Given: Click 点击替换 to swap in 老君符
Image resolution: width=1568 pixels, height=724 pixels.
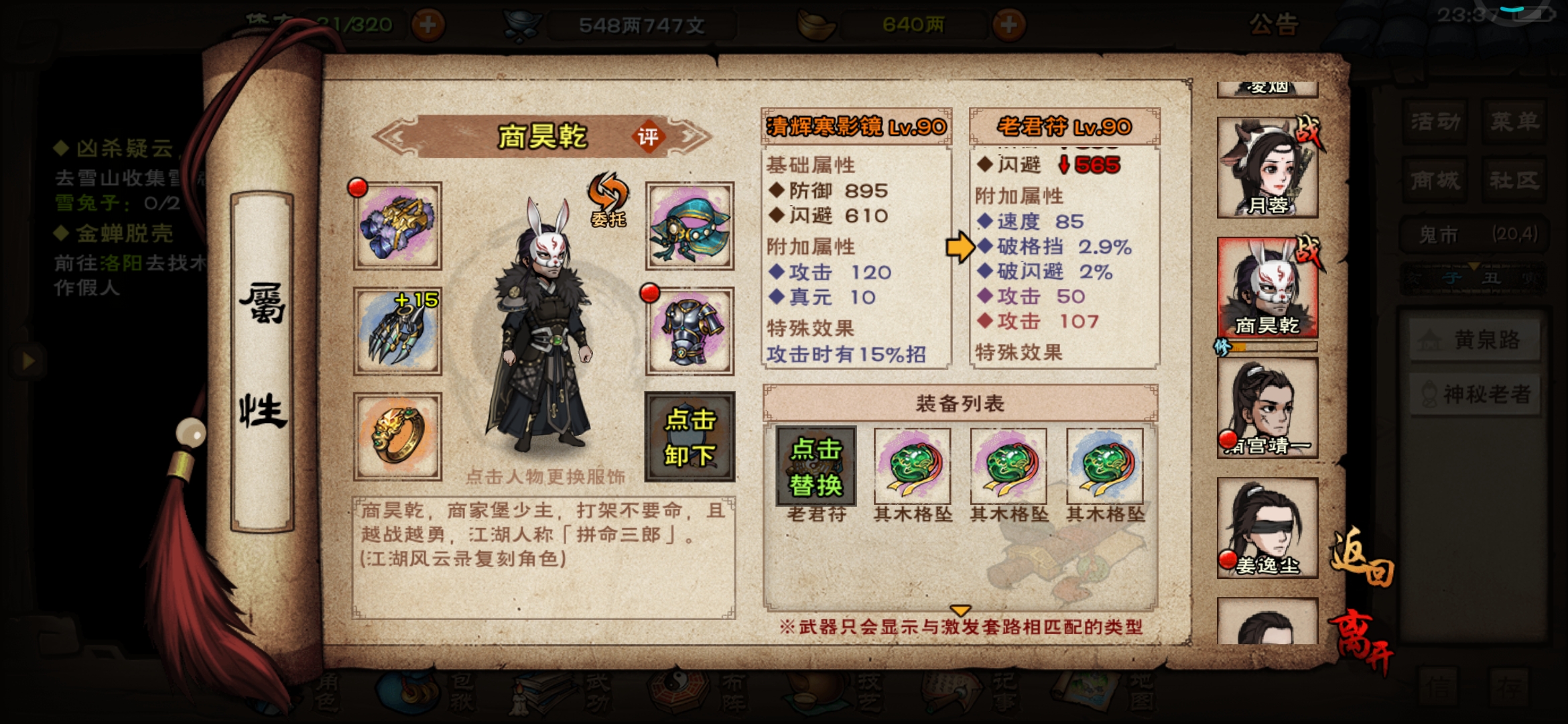Looking at the screenshot, I should point(816,467).
